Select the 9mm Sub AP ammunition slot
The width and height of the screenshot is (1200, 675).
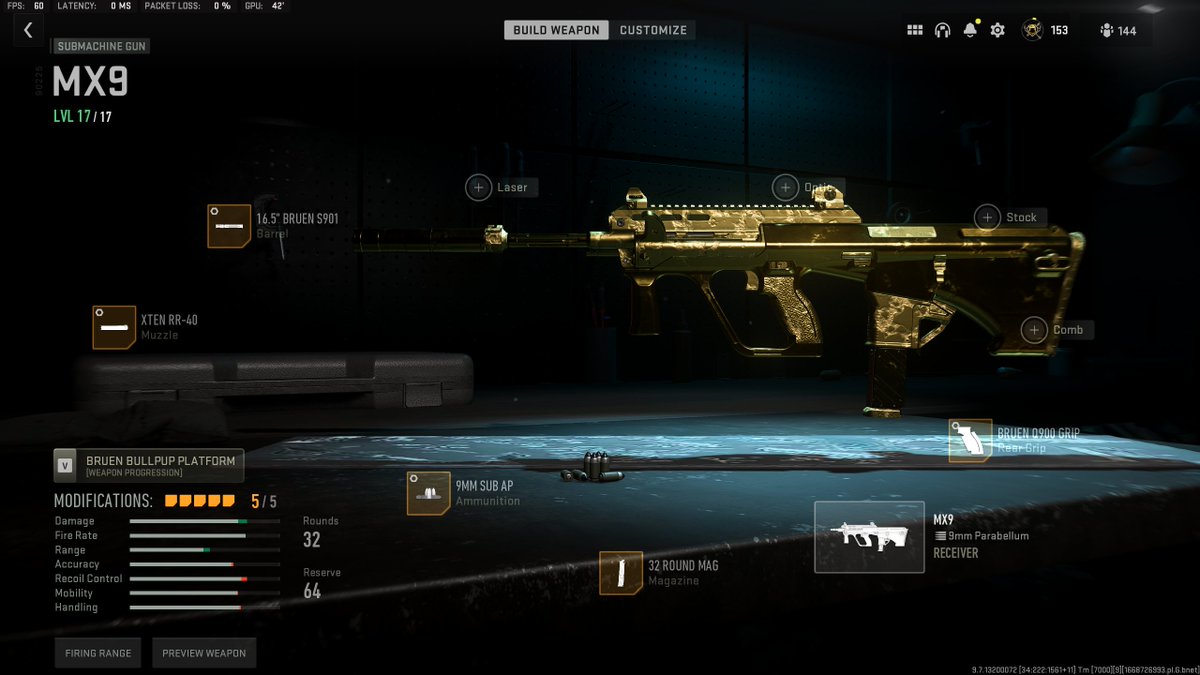coord(428,493)
